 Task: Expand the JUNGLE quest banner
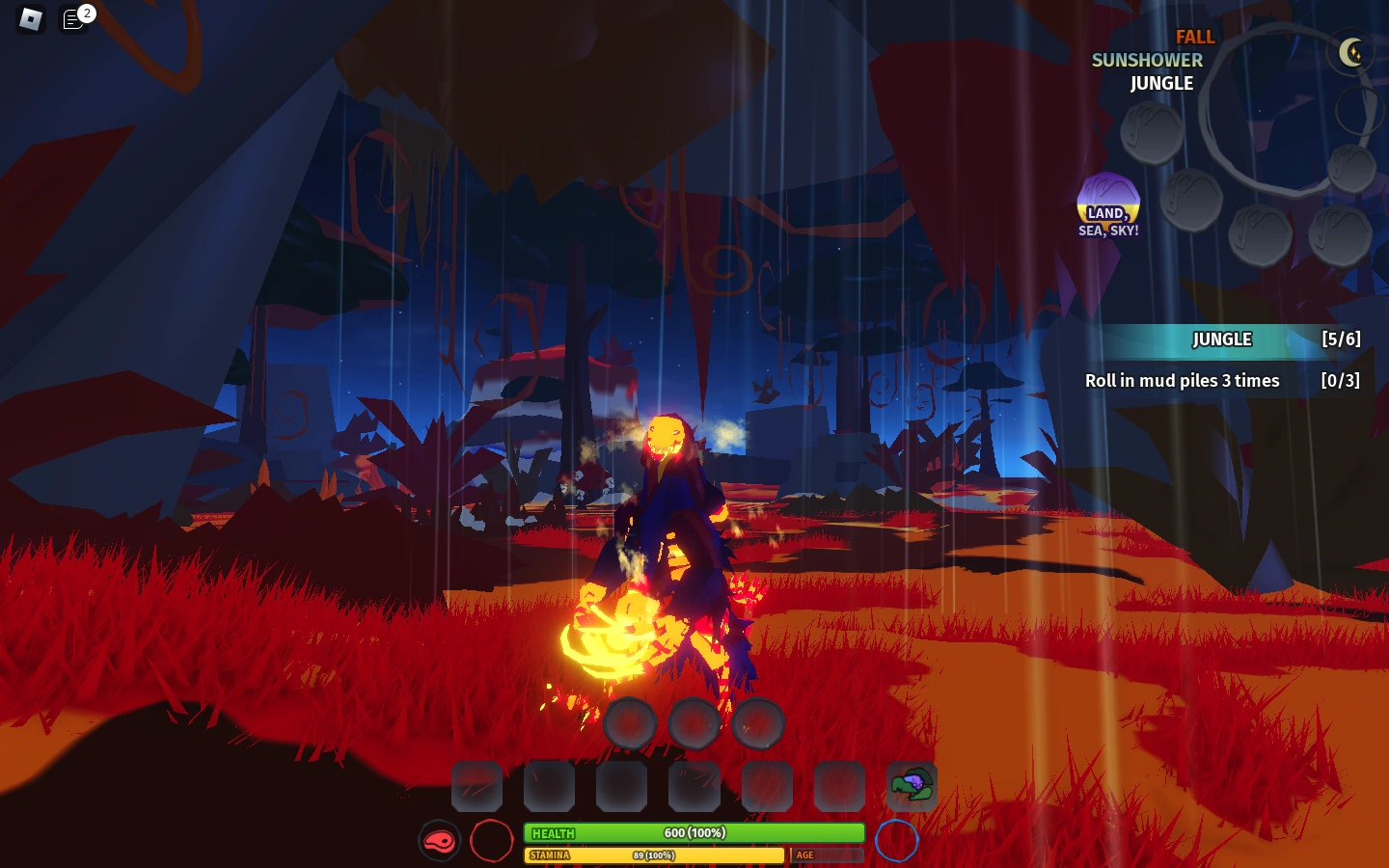coord(1221,339)
